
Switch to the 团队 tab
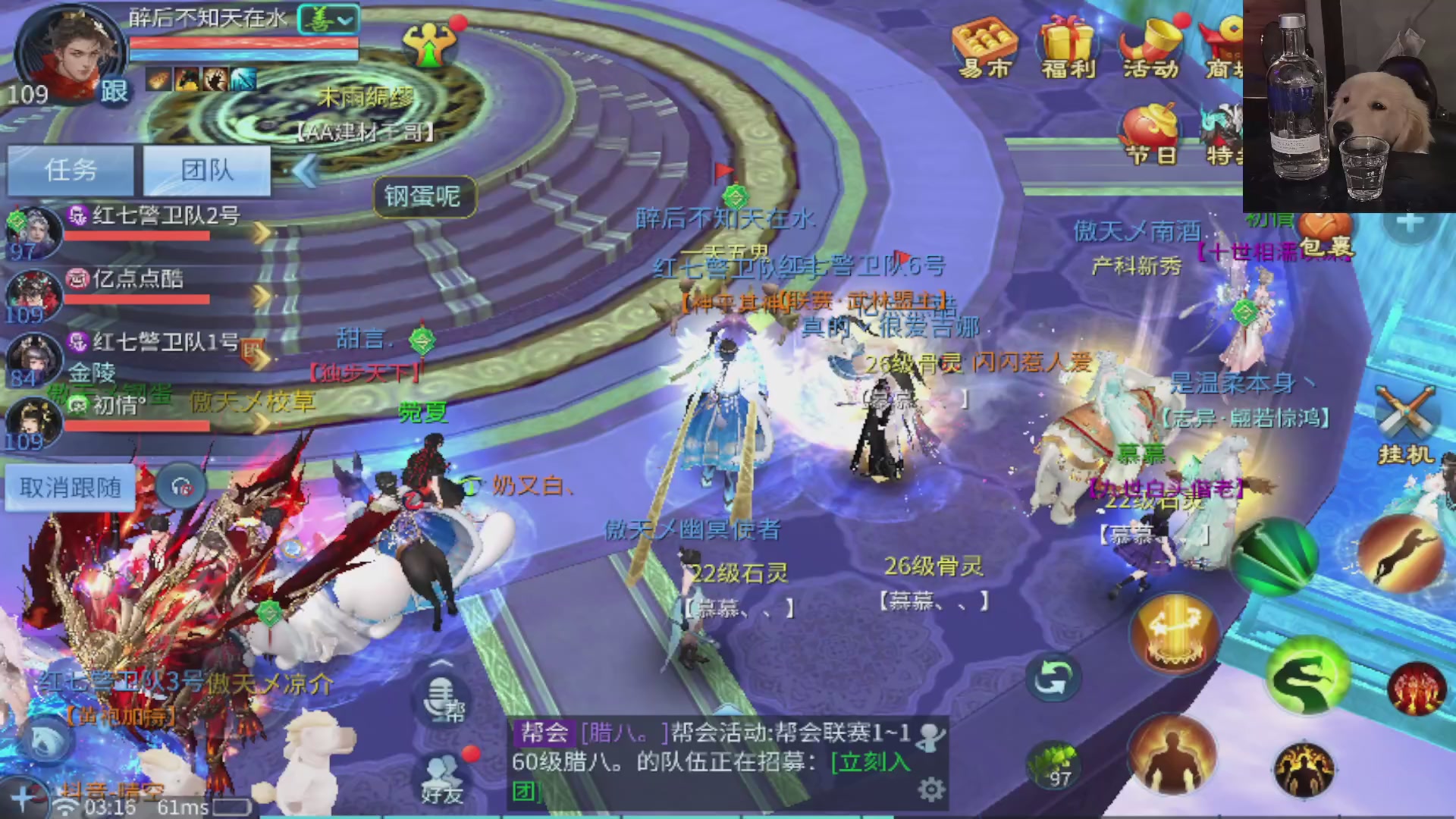206,171
